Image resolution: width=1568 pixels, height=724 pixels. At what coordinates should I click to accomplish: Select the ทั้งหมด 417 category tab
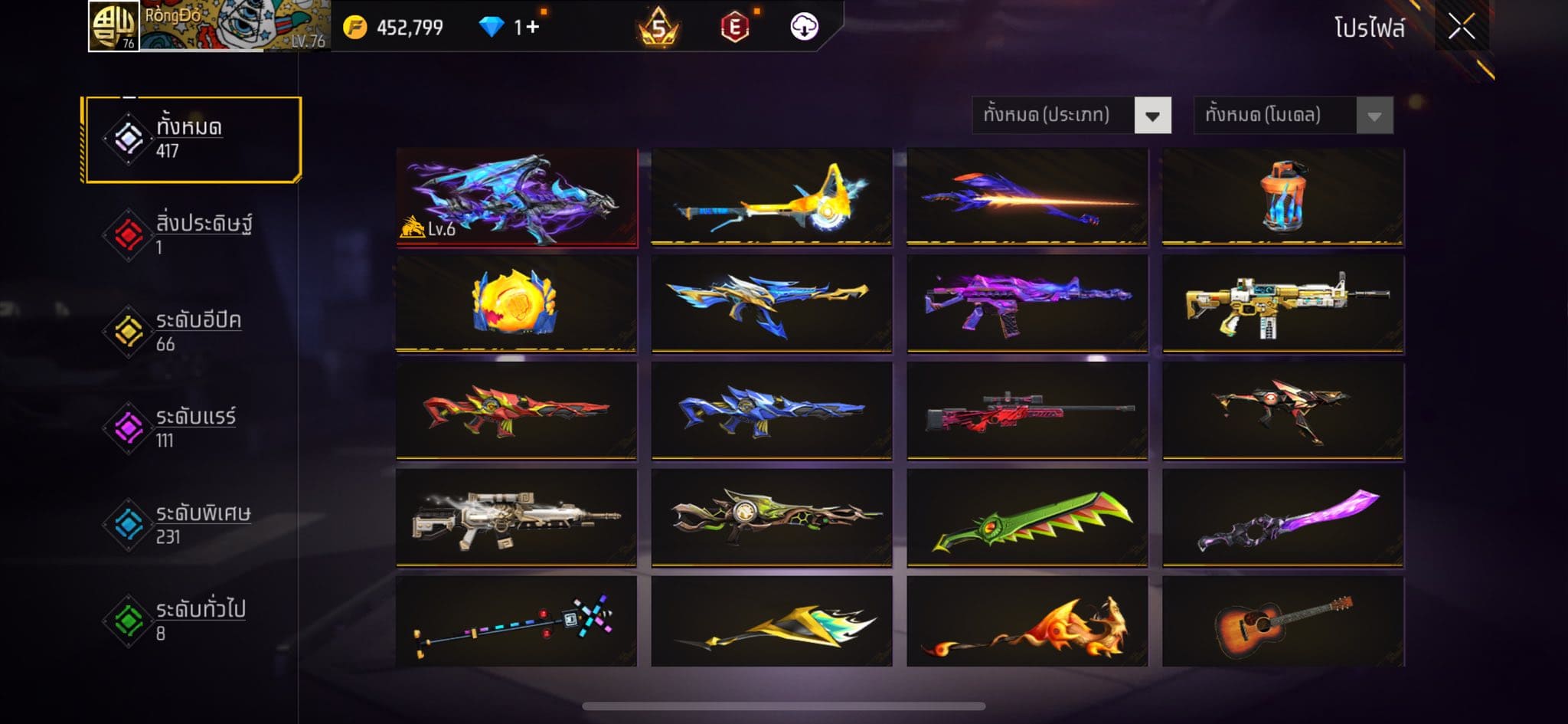[x=192, y=139]
